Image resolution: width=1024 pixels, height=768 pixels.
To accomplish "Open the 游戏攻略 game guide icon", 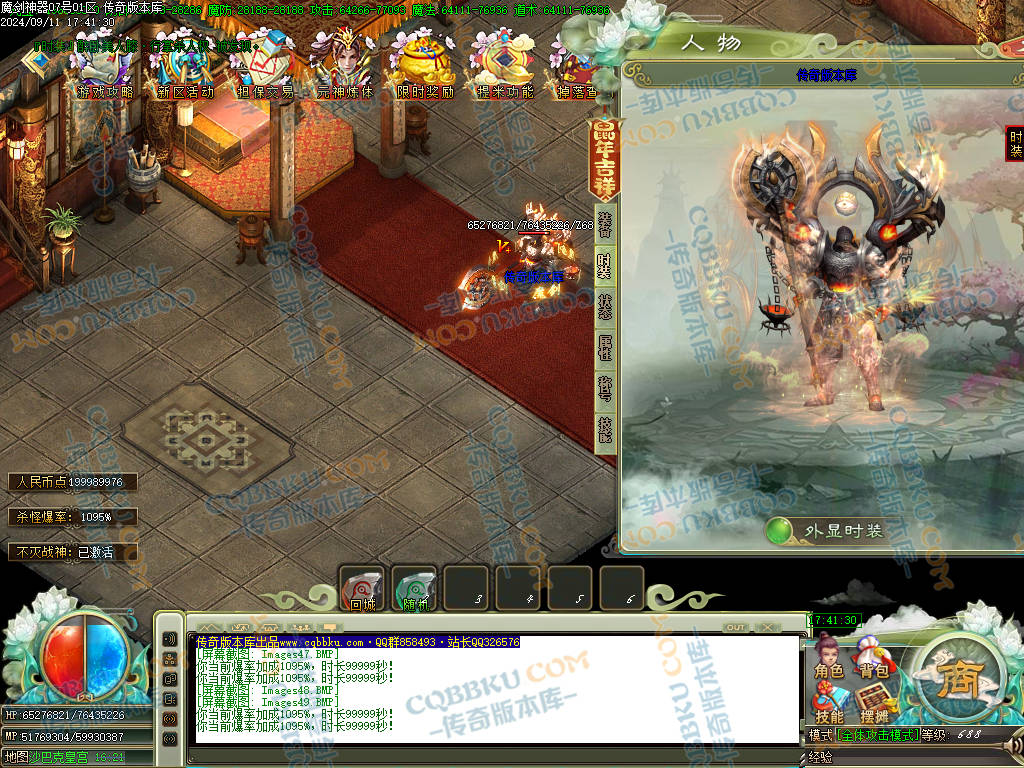I will tap(104, 66).
